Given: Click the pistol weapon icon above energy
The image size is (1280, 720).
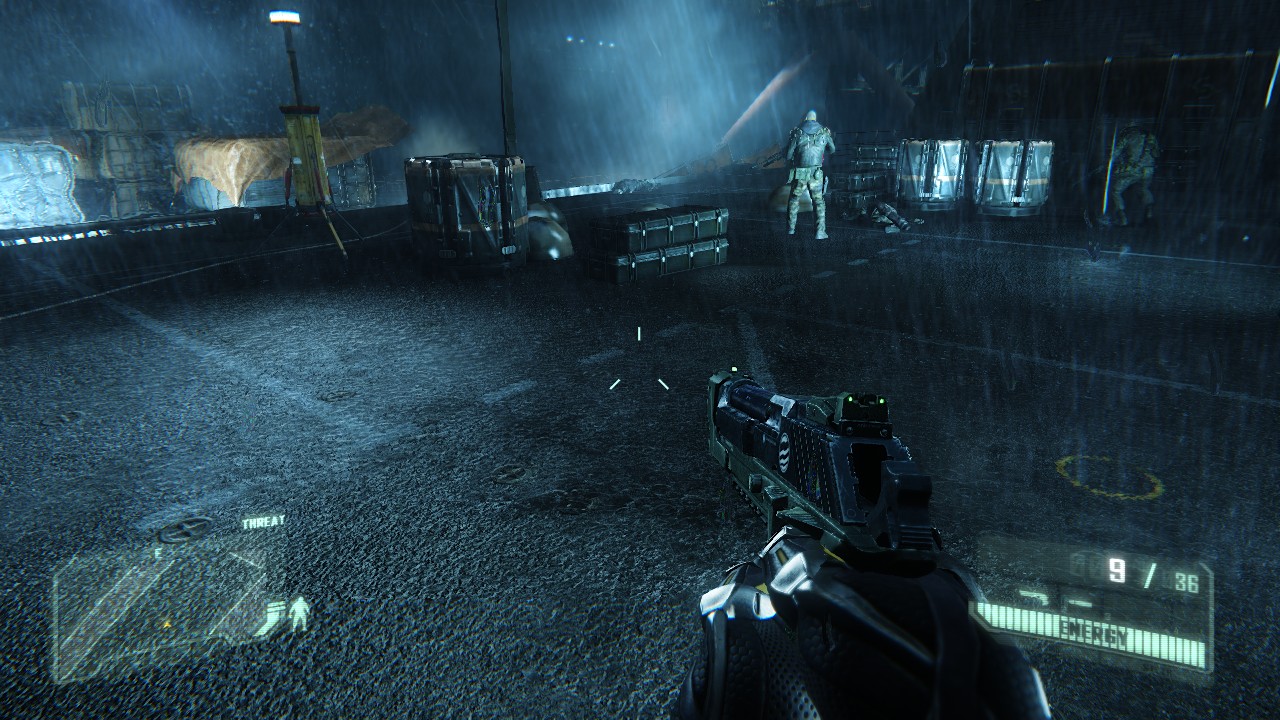Looking at the screenshot, I should [1032, 597].
